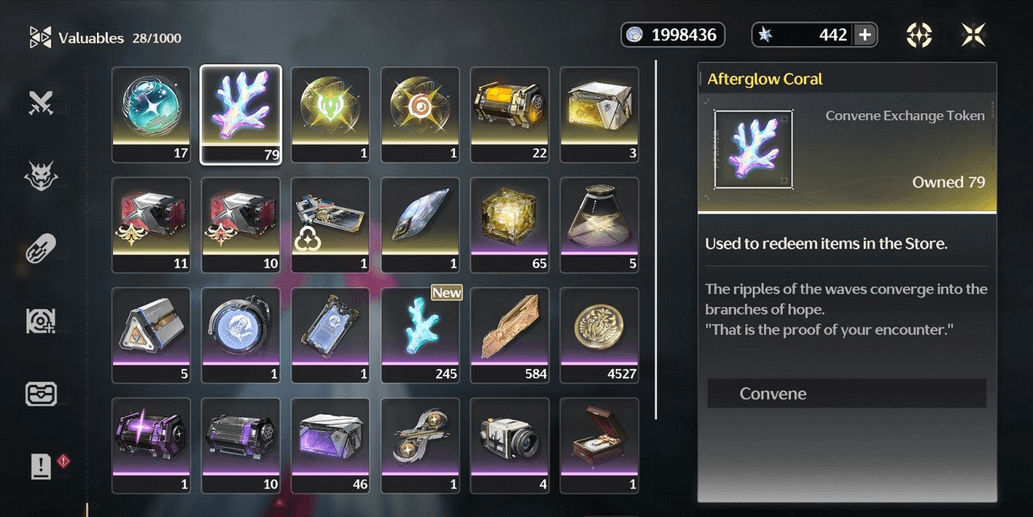Select the golden supply chest with 22 count
The width and height of the screenshot is (1033, 517).
(510, 113)
